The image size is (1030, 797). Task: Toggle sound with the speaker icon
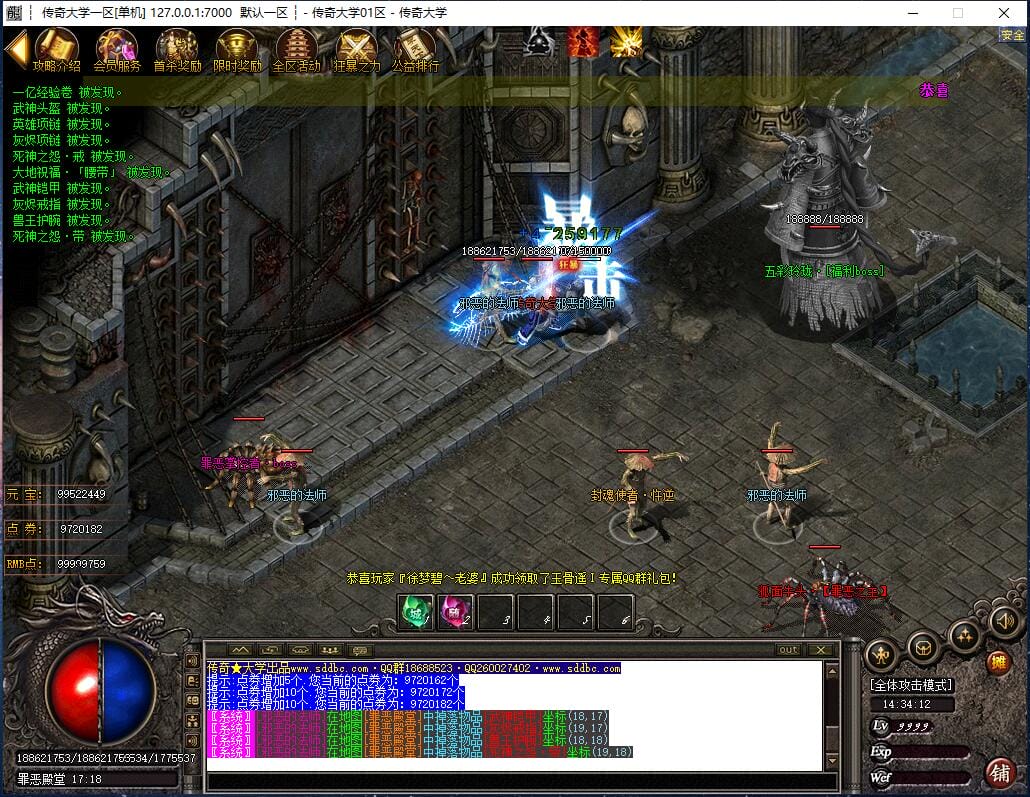click(x=1003, y=623)
